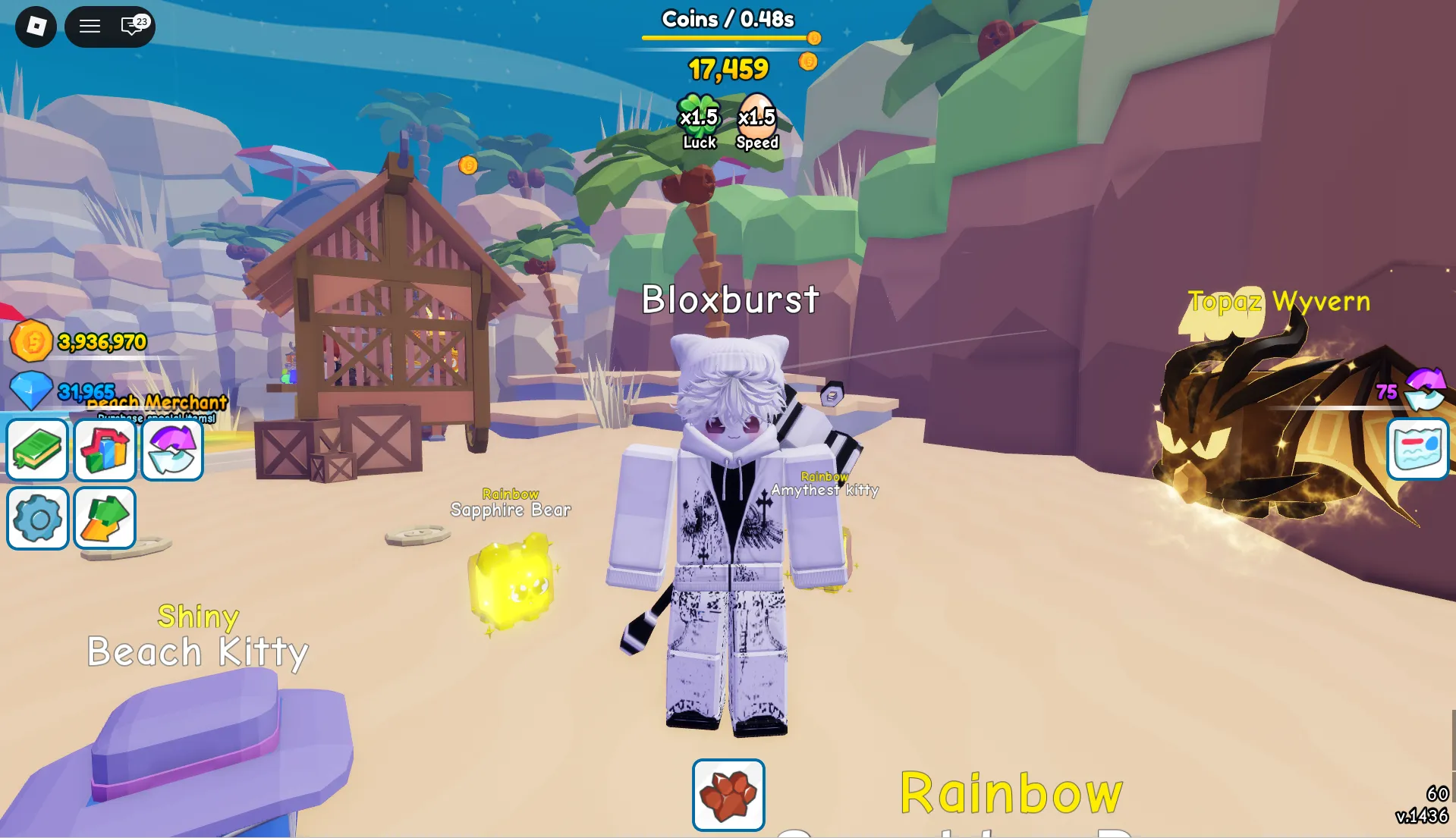
Task: Open the settings gear
Action: 37,519
